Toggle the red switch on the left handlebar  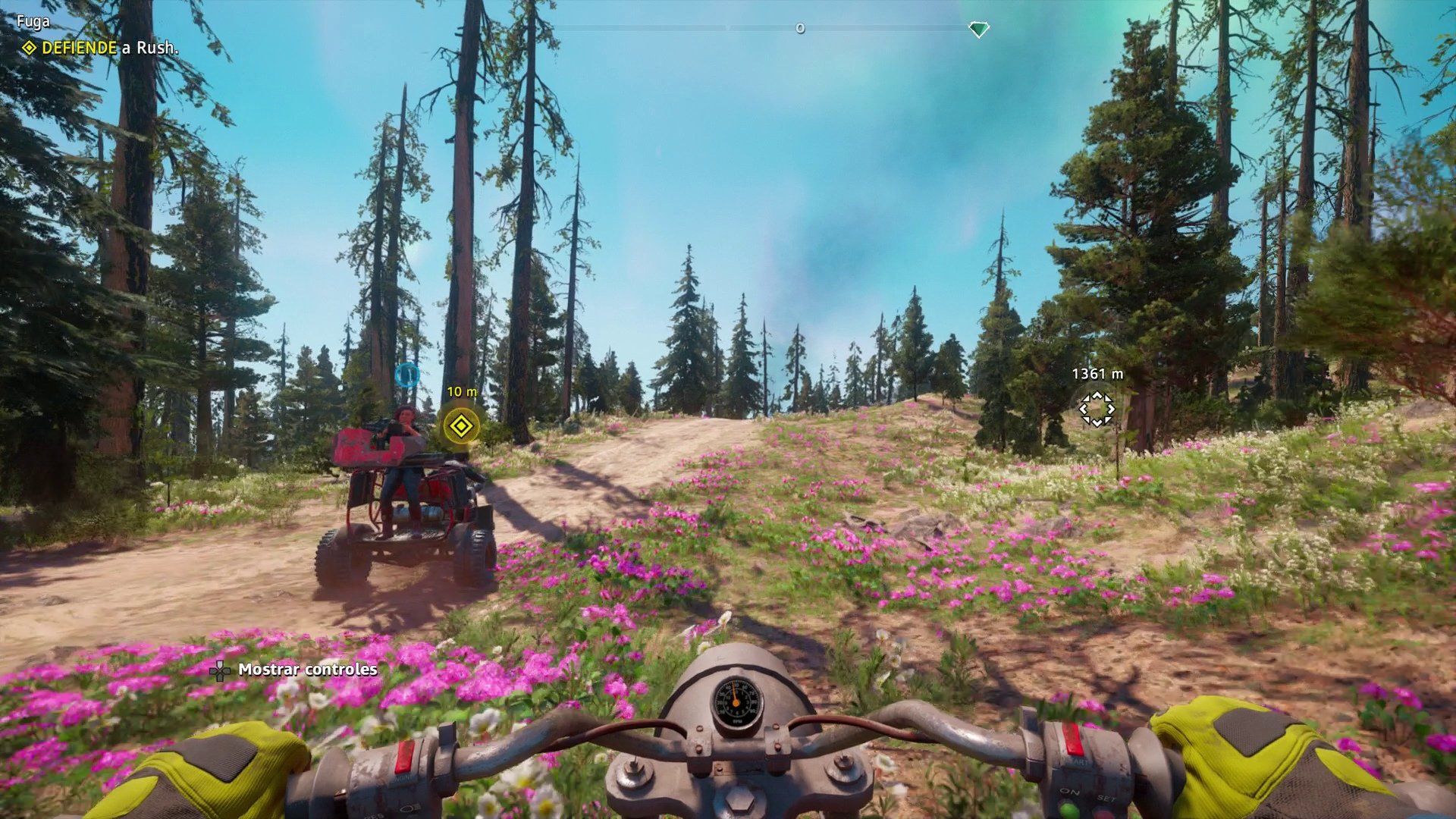tap(404, 756)
